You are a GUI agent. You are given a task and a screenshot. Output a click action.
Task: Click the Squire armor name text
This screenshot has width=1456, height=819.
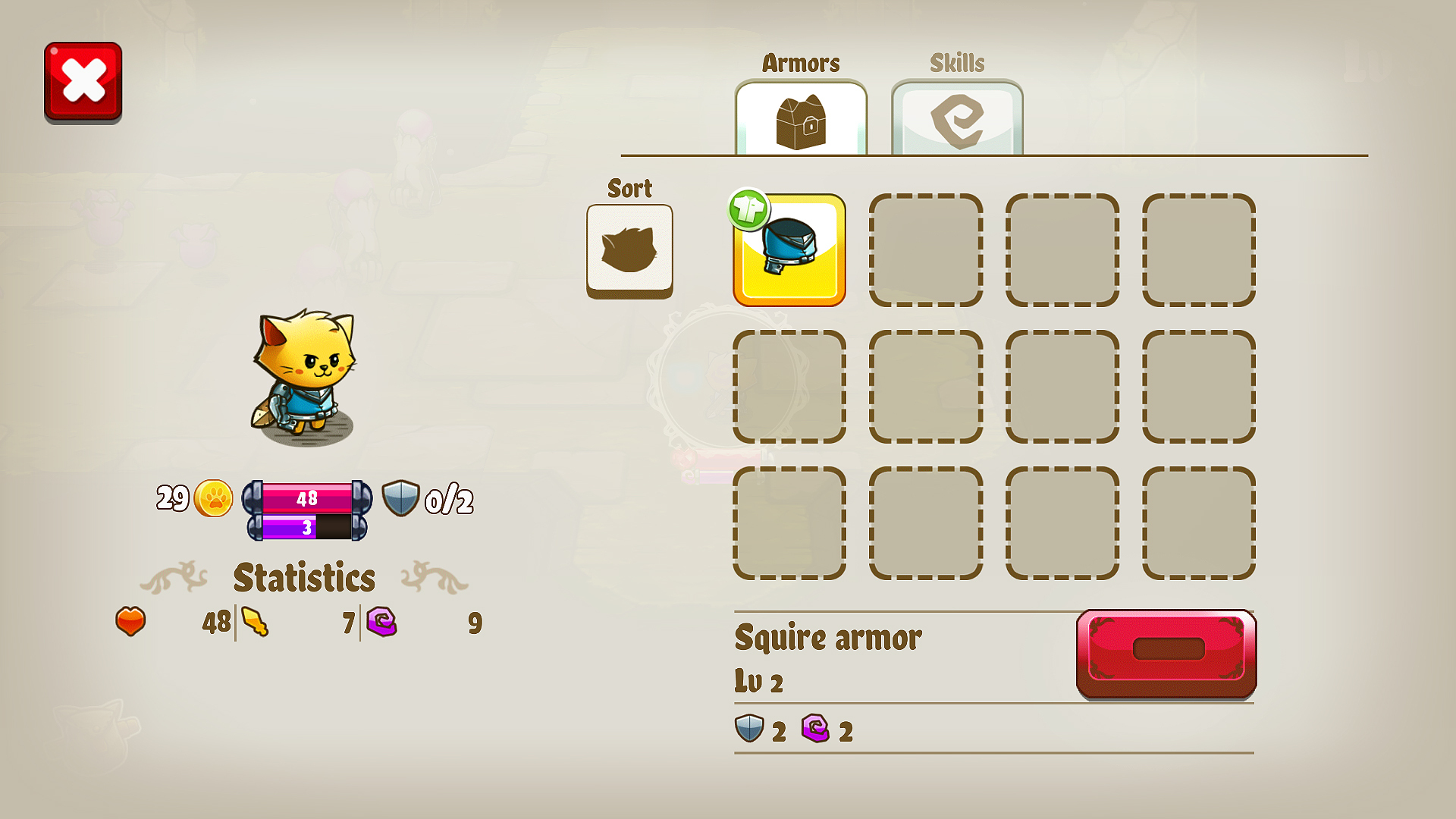[x=828, y=638]
